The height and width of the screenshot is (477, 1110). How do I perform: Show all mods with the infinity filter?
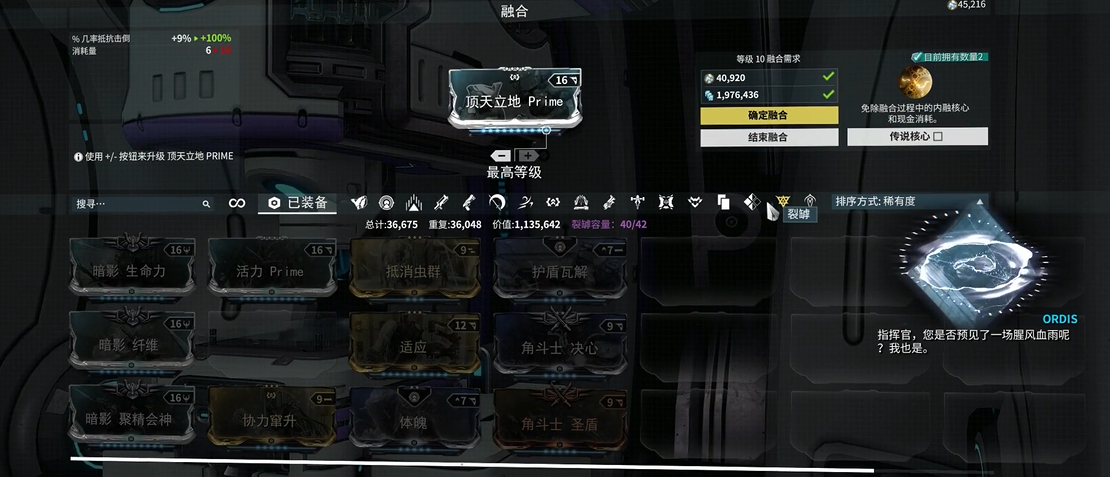click(x=237, y=203)
